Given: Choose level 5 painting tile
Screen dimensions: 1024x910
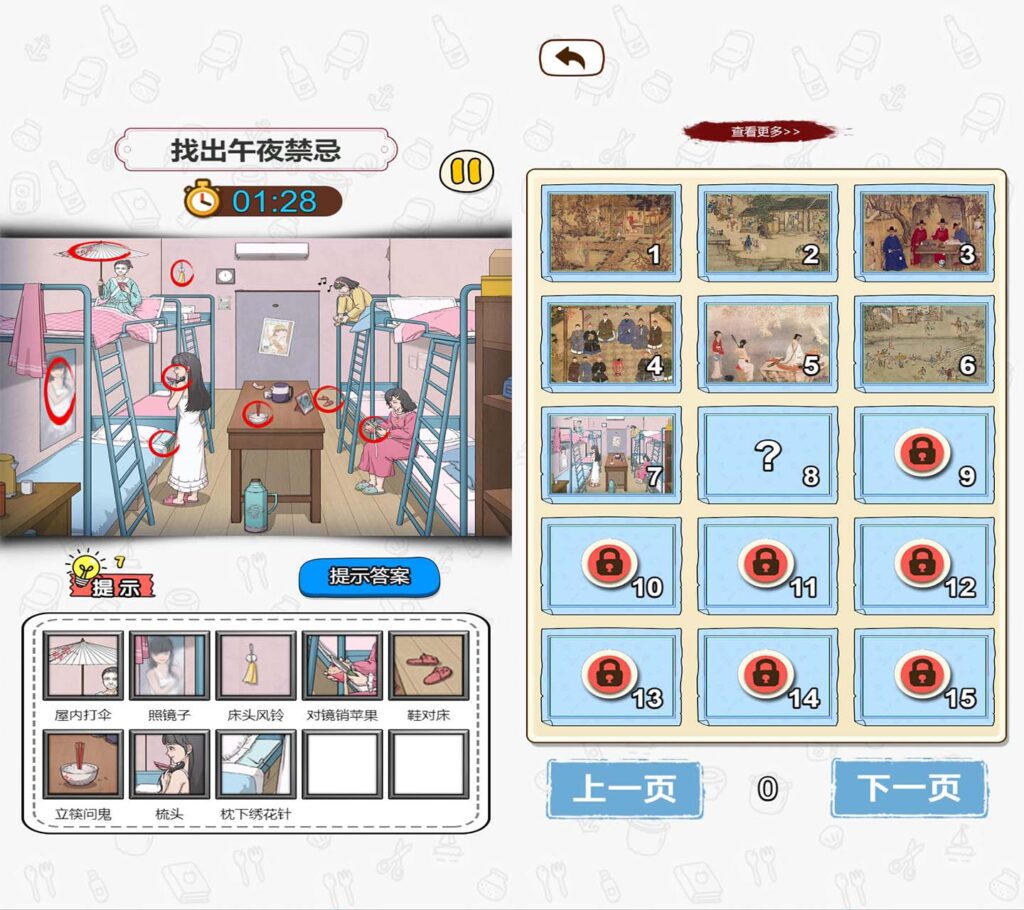Looking at the screenshot, I should (767, 343).
